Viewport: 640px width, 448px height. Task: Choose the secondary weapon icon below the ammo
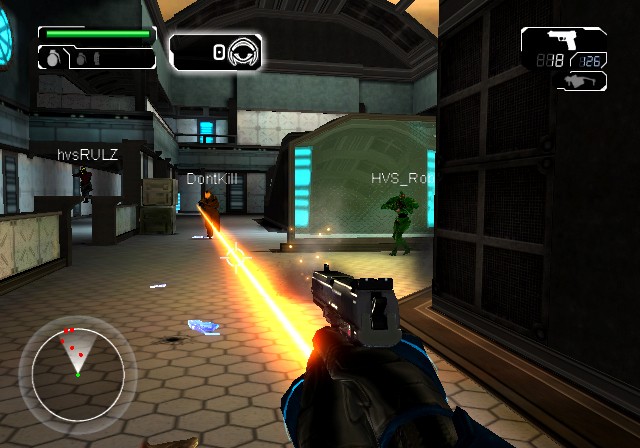(x=580, y=81)
